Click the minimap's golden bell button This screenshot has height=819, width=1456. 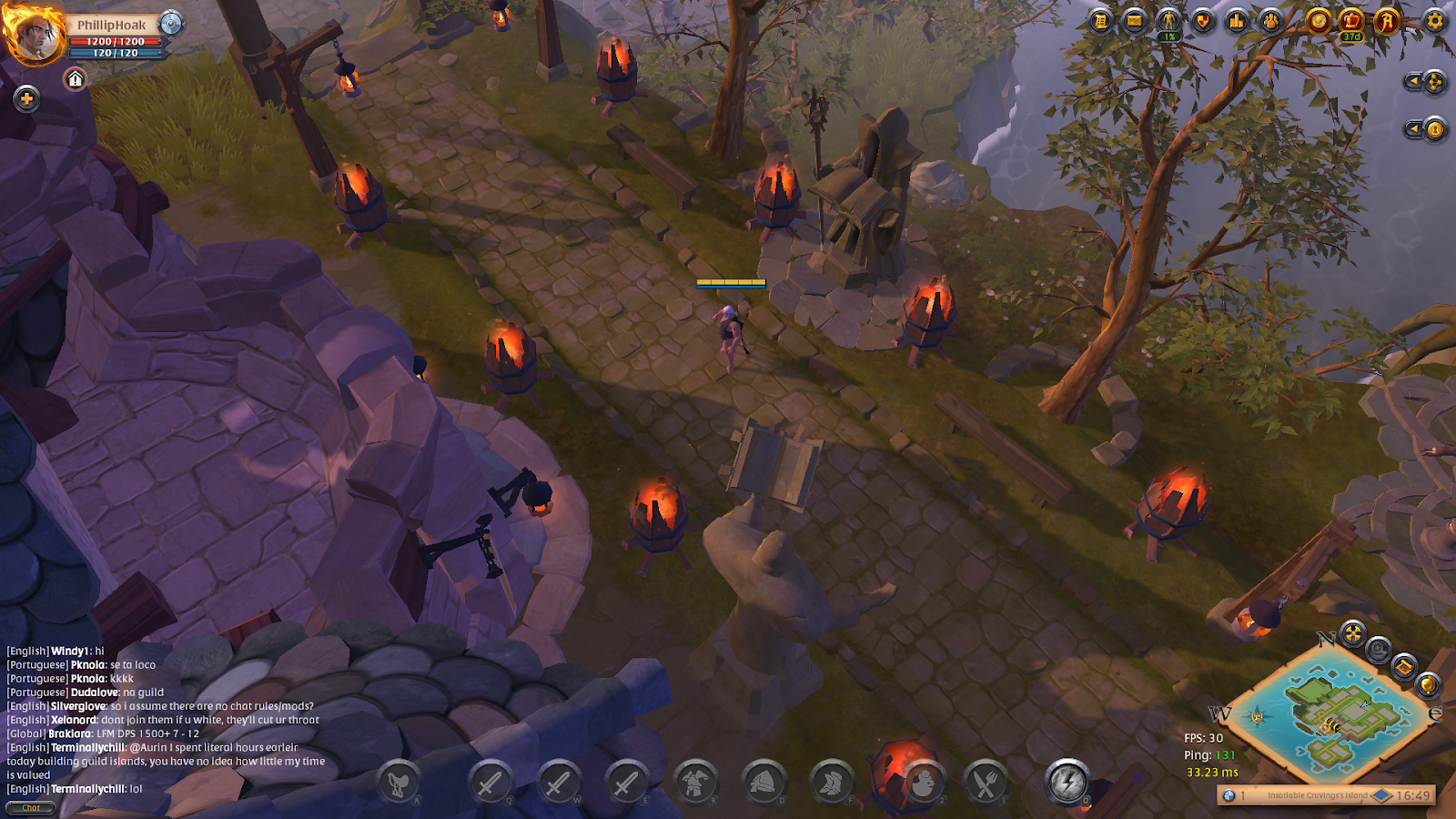1427,683
